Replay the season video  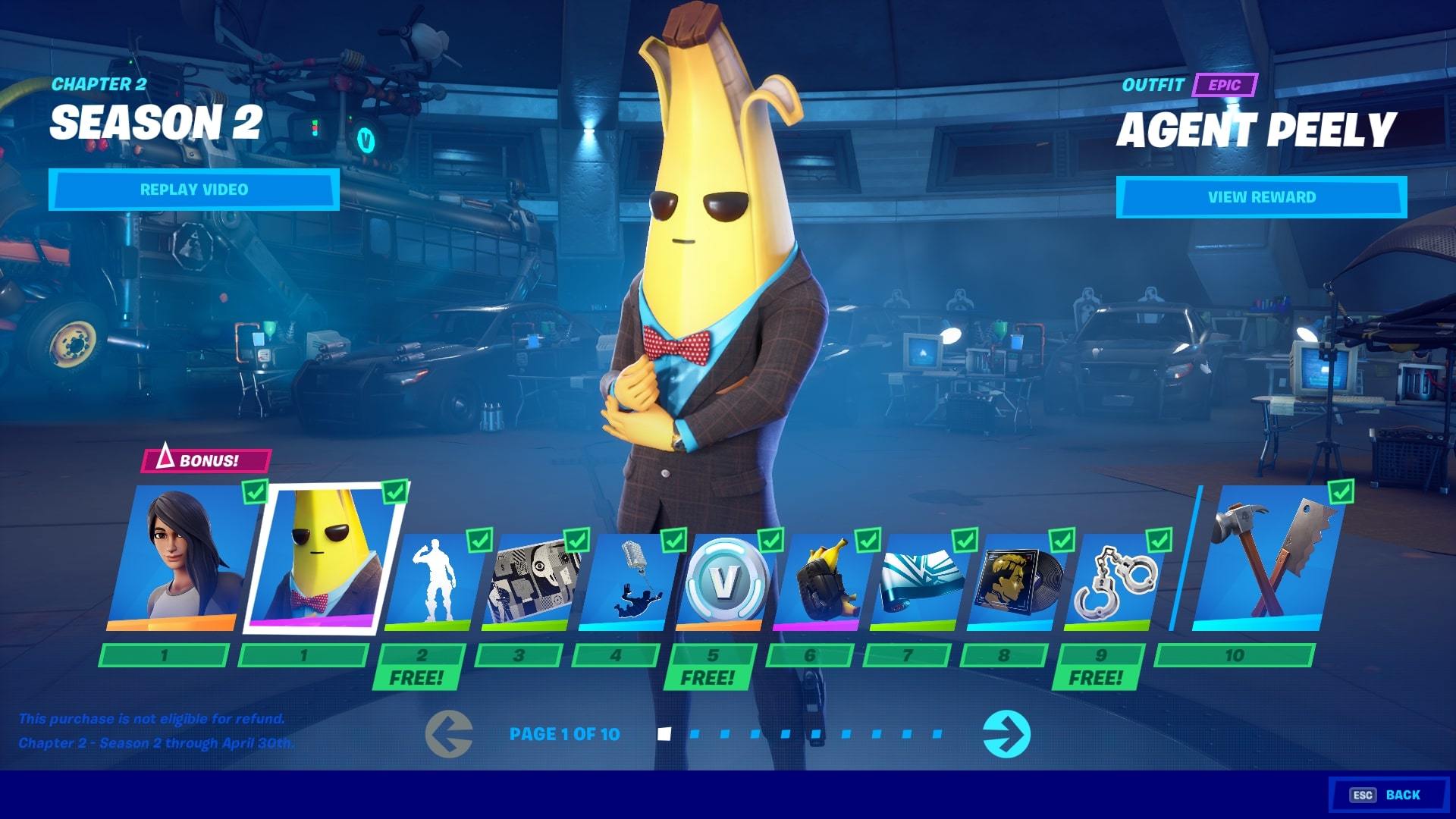(193, 190)
